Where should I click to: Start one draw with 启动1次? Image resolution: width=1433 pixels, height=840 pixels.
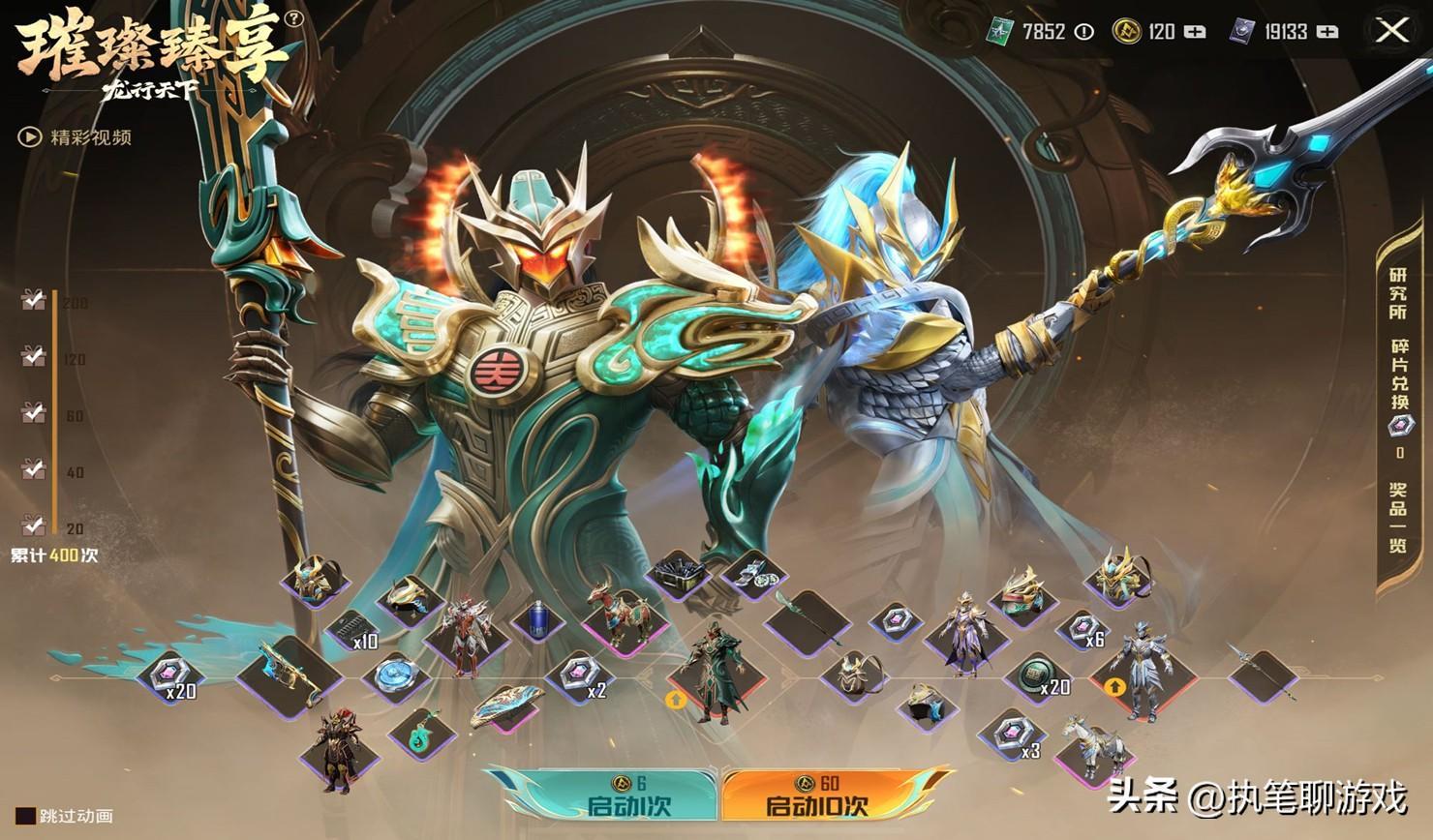(x=627, y=795)
